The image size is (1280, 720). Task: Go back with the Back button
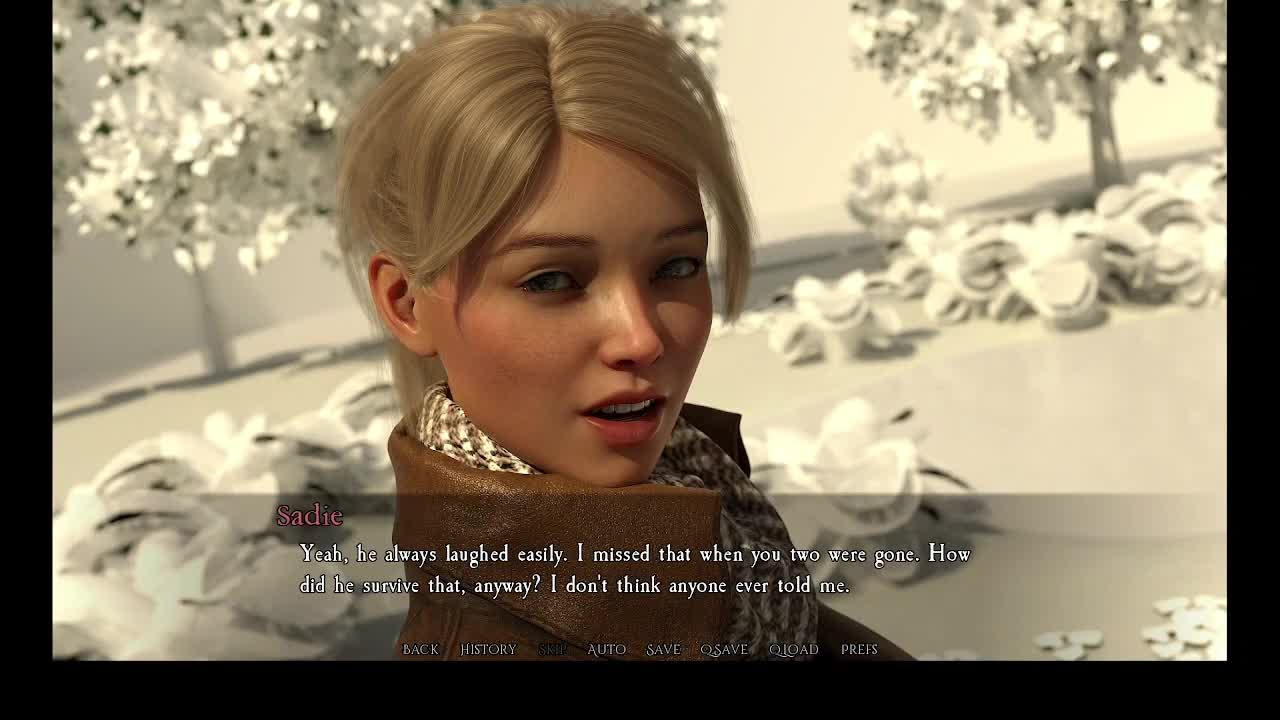[x=420, y=650]
